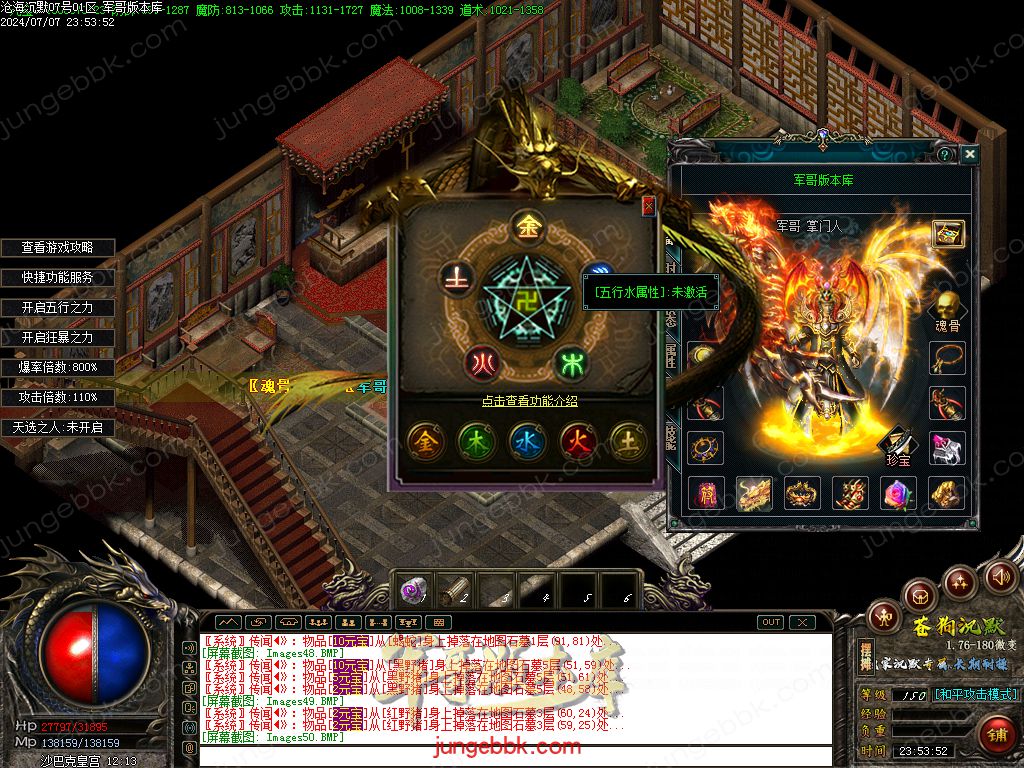Open the 珍宝 treasure slot
Image resolution: width=1024 pixels, height=768 pixels.
tap(899, 439)
